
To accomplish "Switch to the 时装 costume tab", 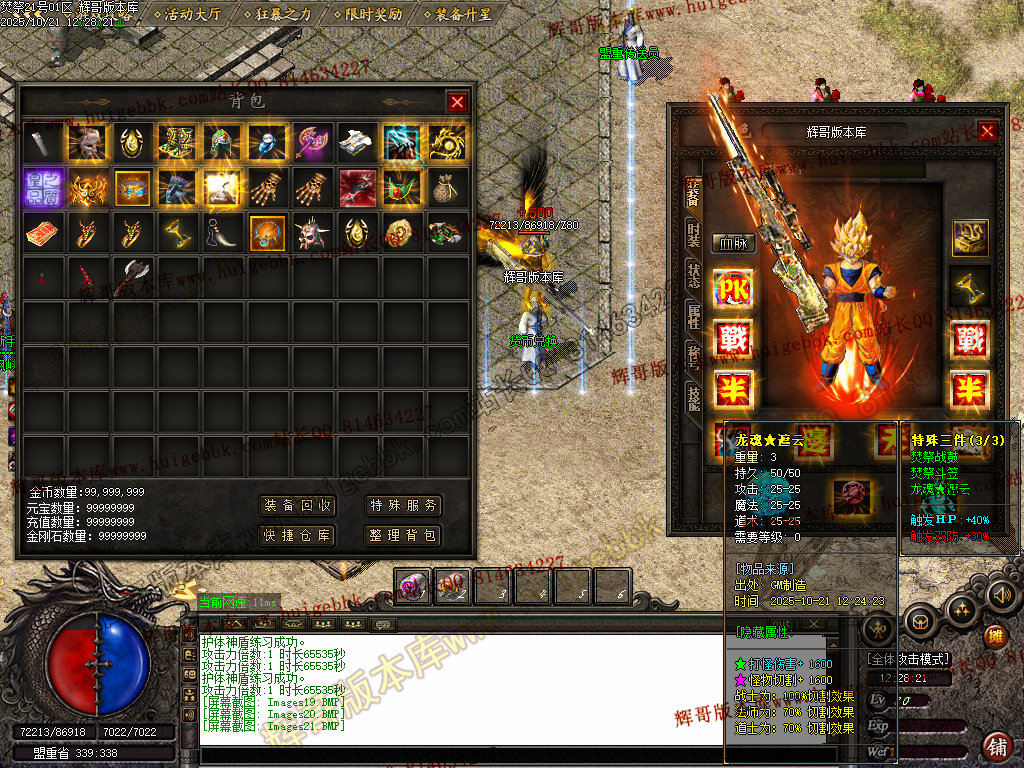I will 693,235.
